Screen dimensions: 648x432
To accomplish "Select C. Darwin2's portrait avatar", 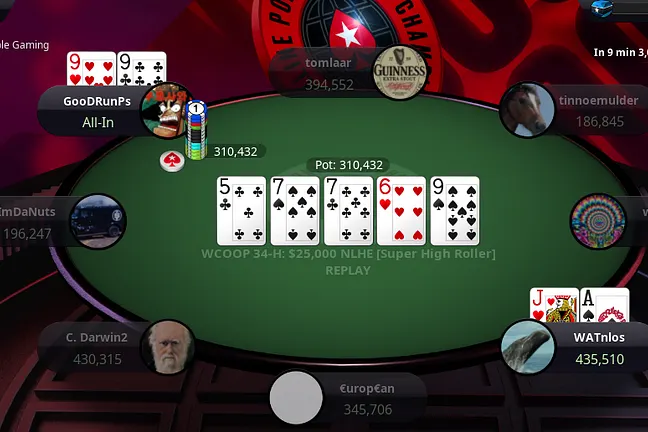I will point(167,347).
